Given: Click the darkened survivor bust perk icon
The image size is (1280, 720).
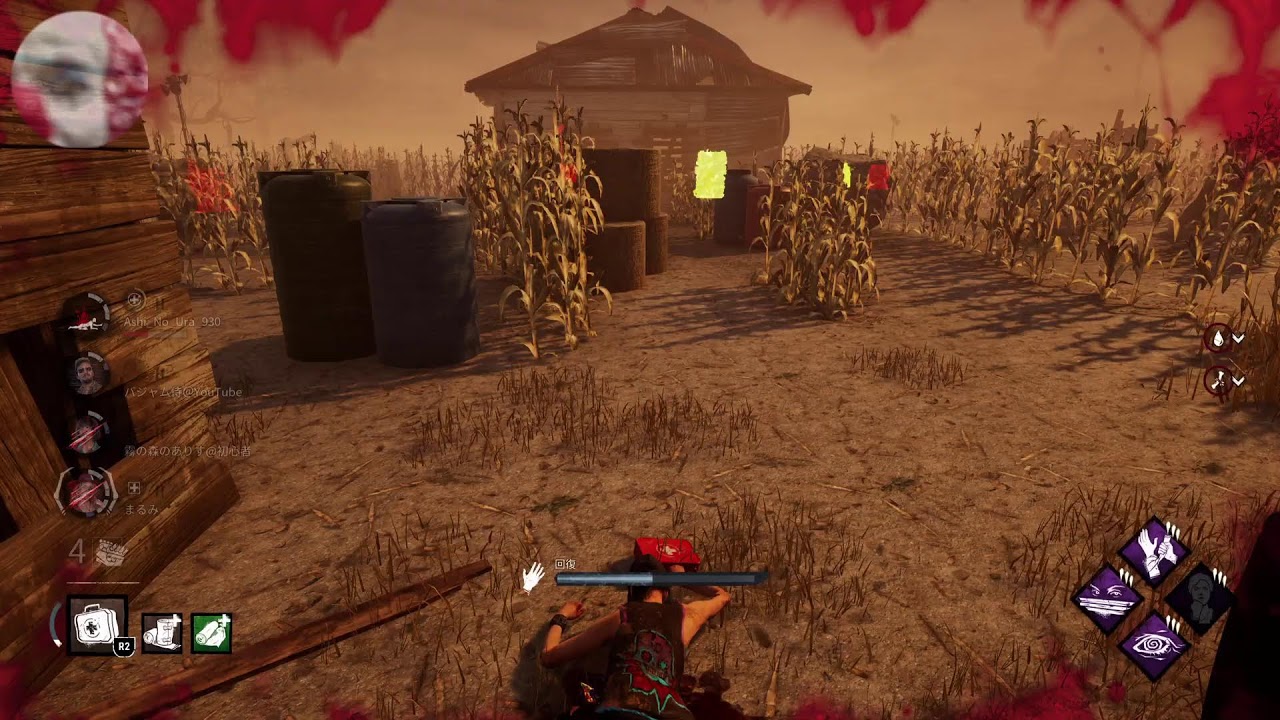Looking at the screenshot, I should 1200,598.
